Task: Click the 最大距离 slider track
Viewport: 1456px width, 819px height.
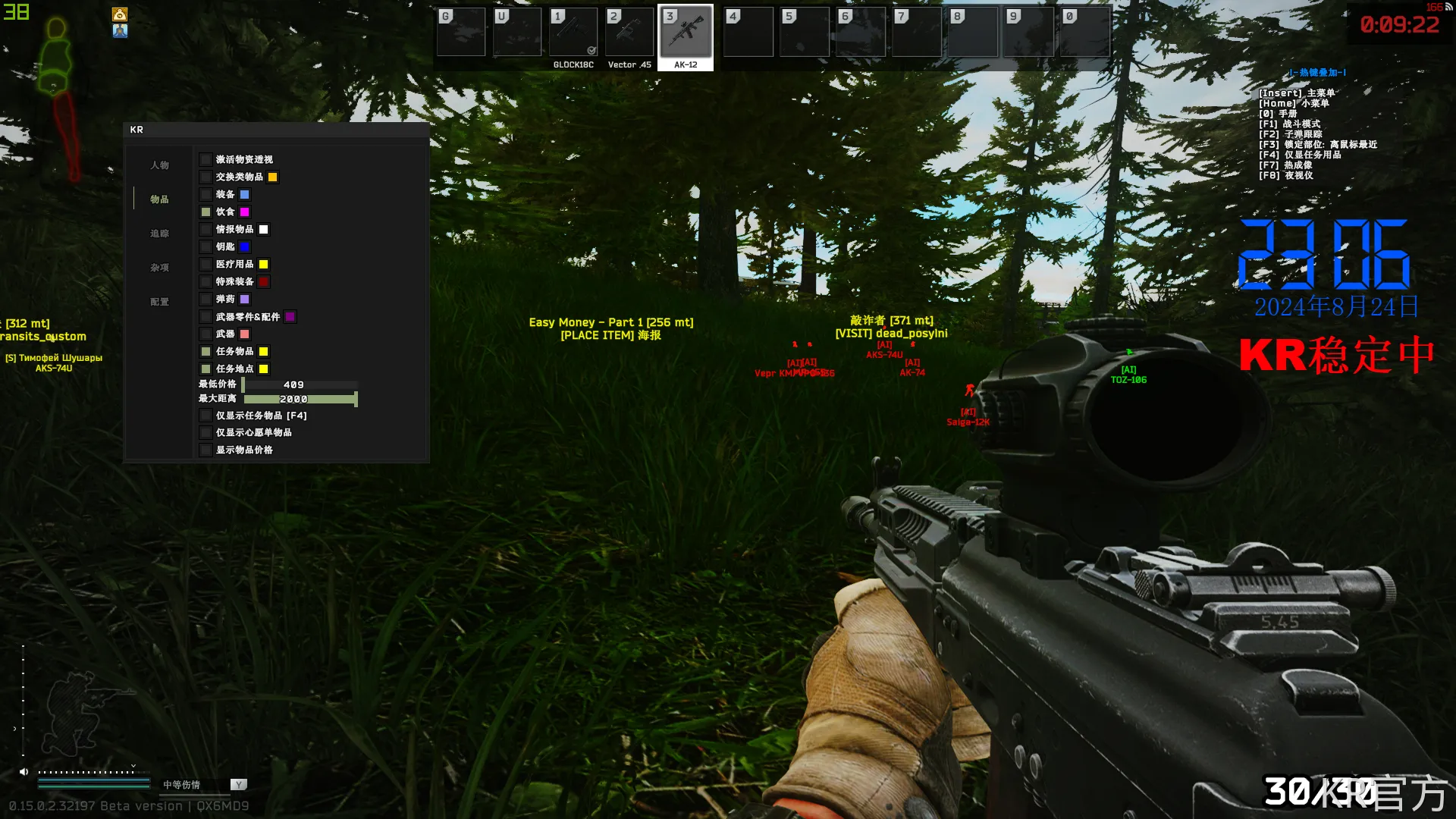Action: click(x=299, y=400)
